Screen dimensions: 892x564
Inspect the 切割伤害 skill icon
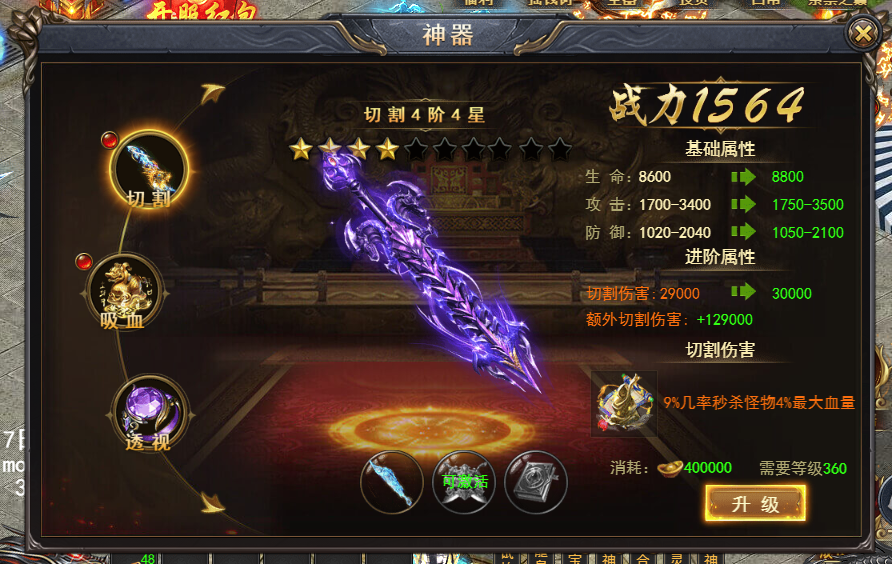tap(624, 403)
